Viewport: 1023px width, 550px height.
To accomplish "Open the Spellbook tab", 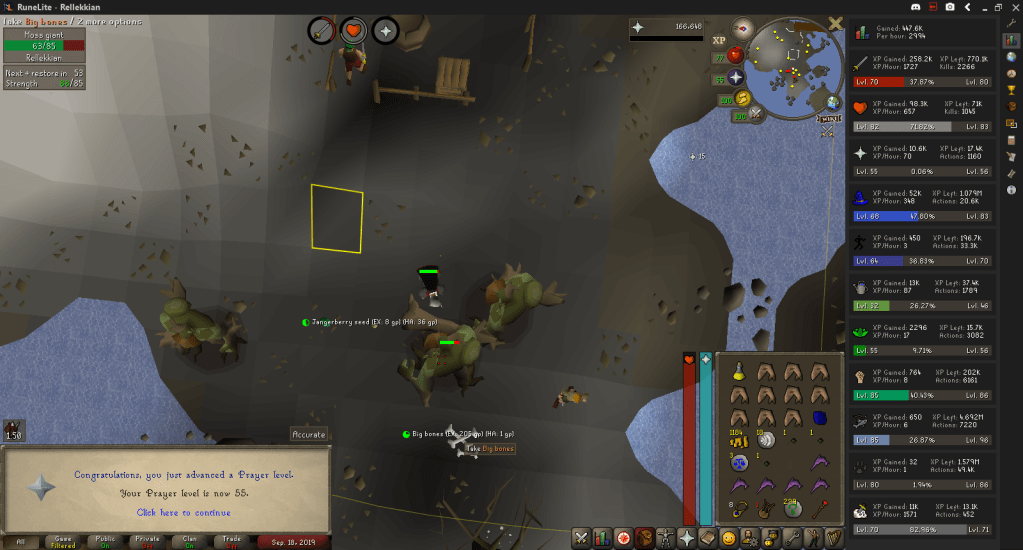I will (x=708, y=538).
